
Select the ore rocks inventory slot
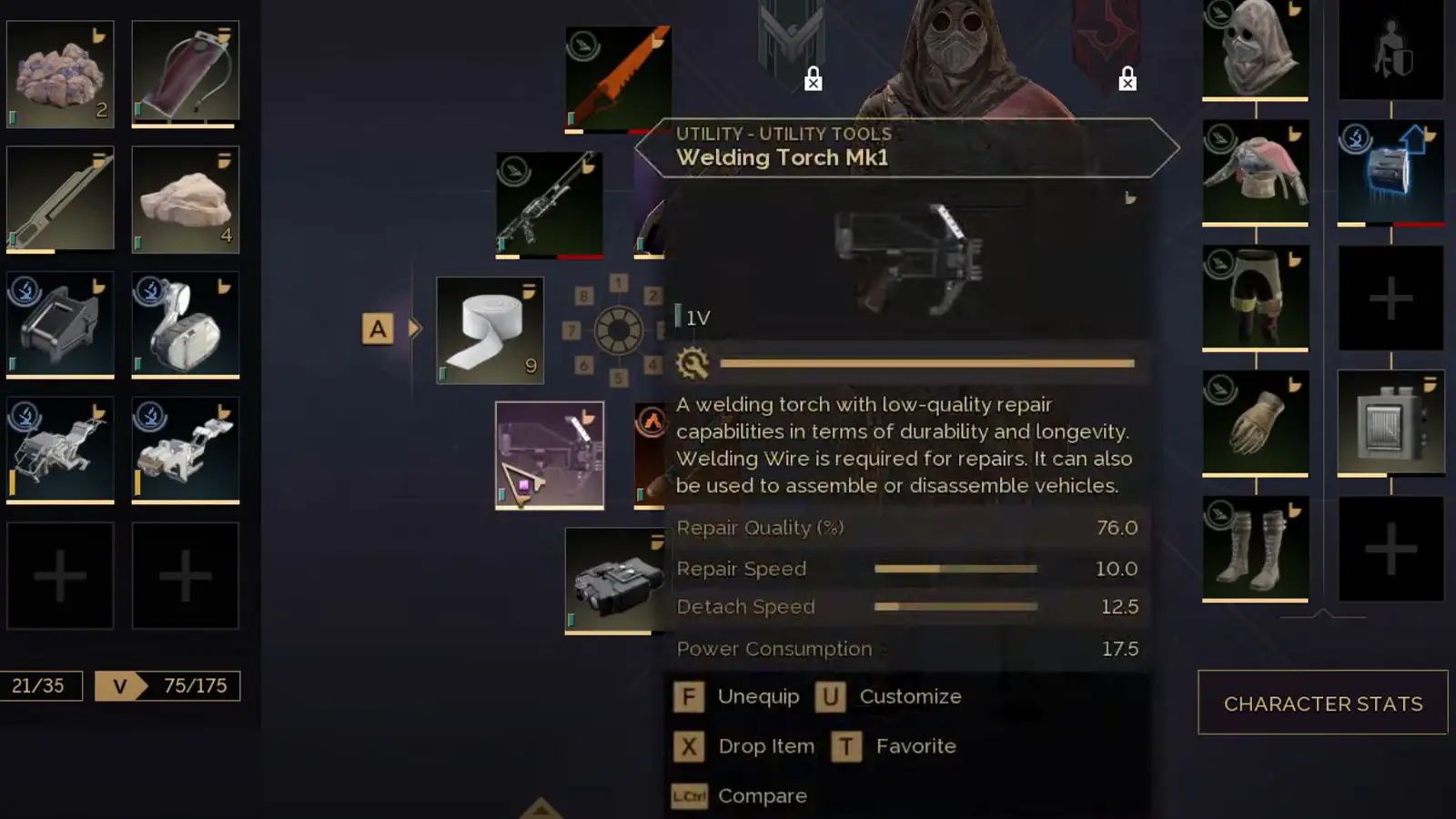pyautogui.click(x=60, y=74)
